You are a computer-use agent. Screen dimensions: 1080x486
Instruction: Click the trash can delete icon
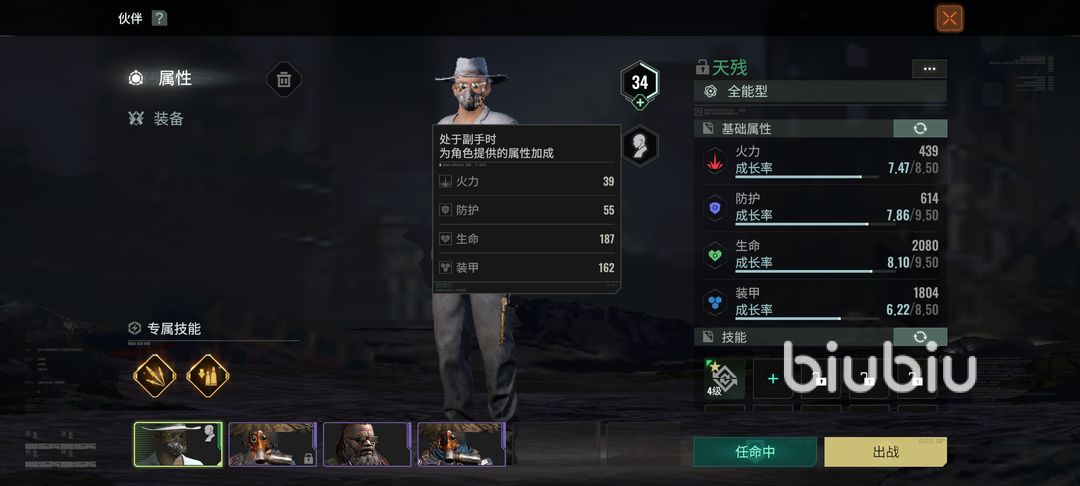(284, 80)
